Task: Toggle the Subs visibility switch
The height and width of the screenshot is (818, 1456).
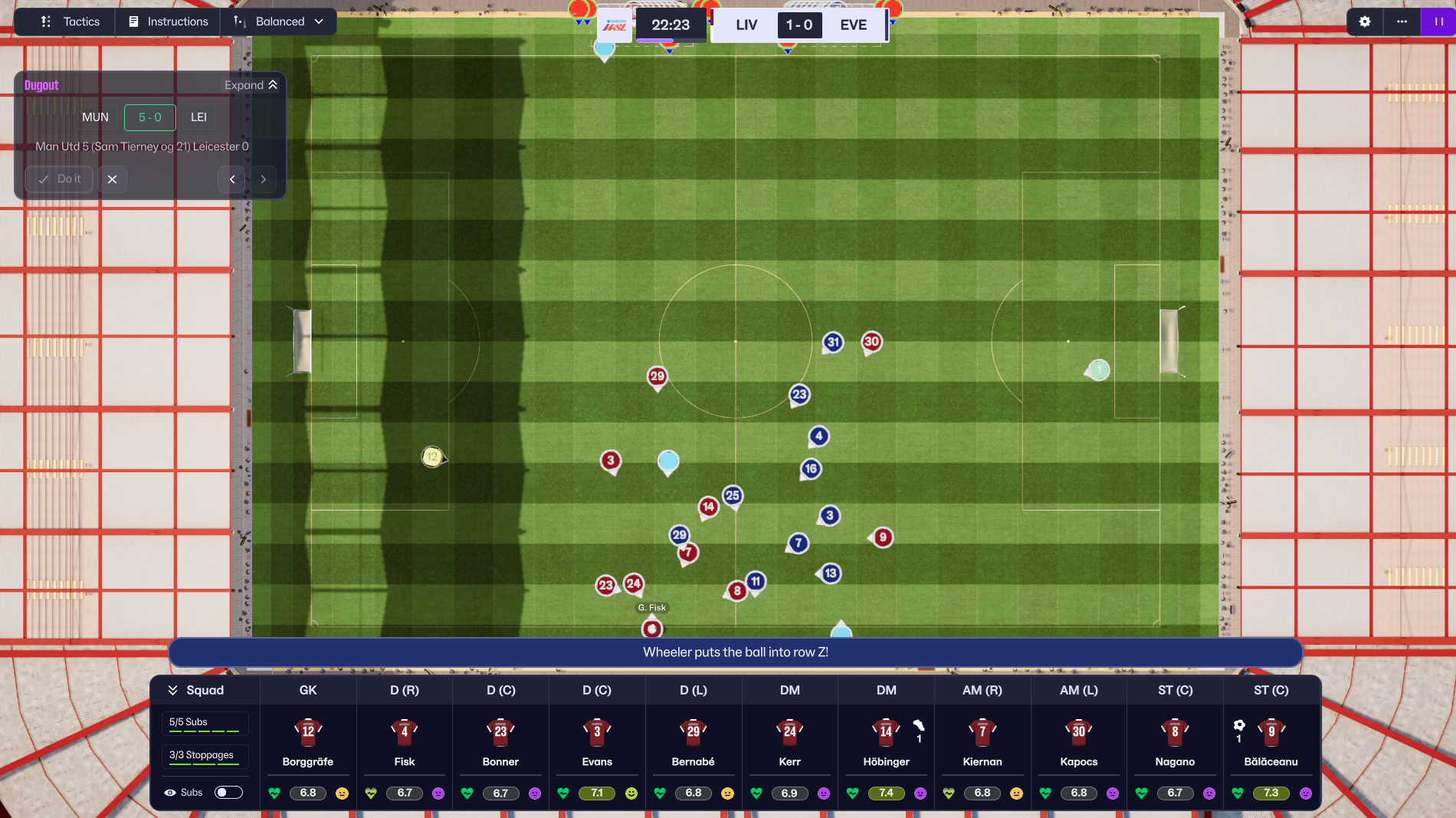Action: click(x=228, y=792)
